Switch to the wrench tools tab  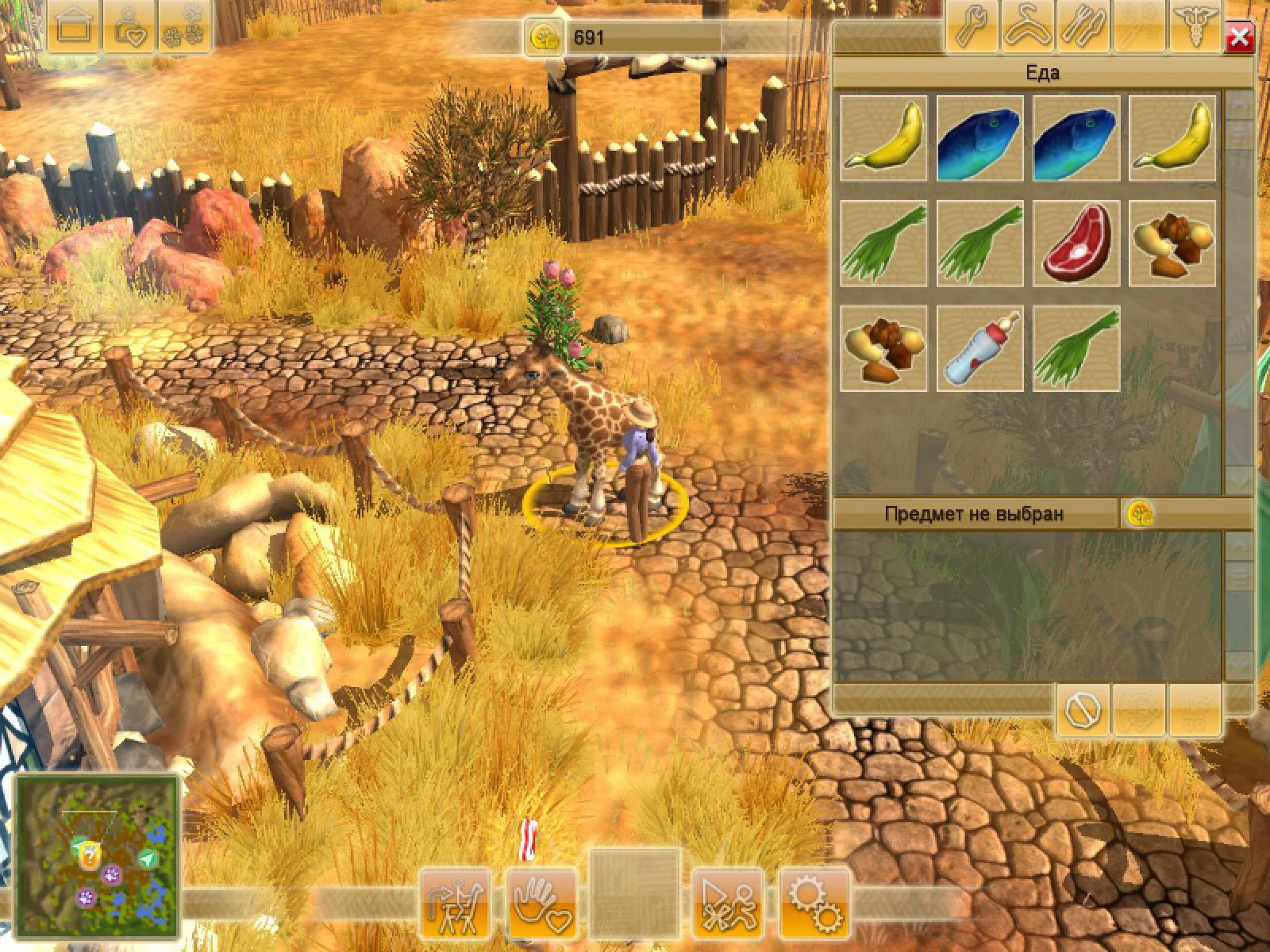click(972, 28)
